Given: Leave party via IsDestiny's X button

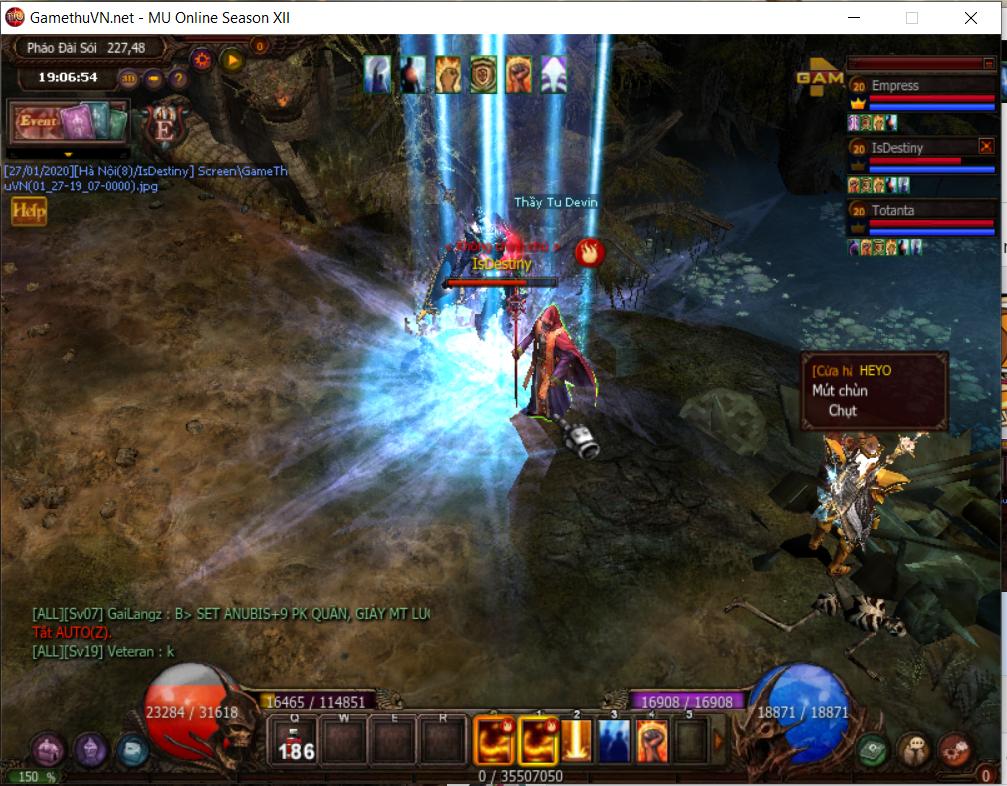Looking at the screenshot, I should point(985,147).
